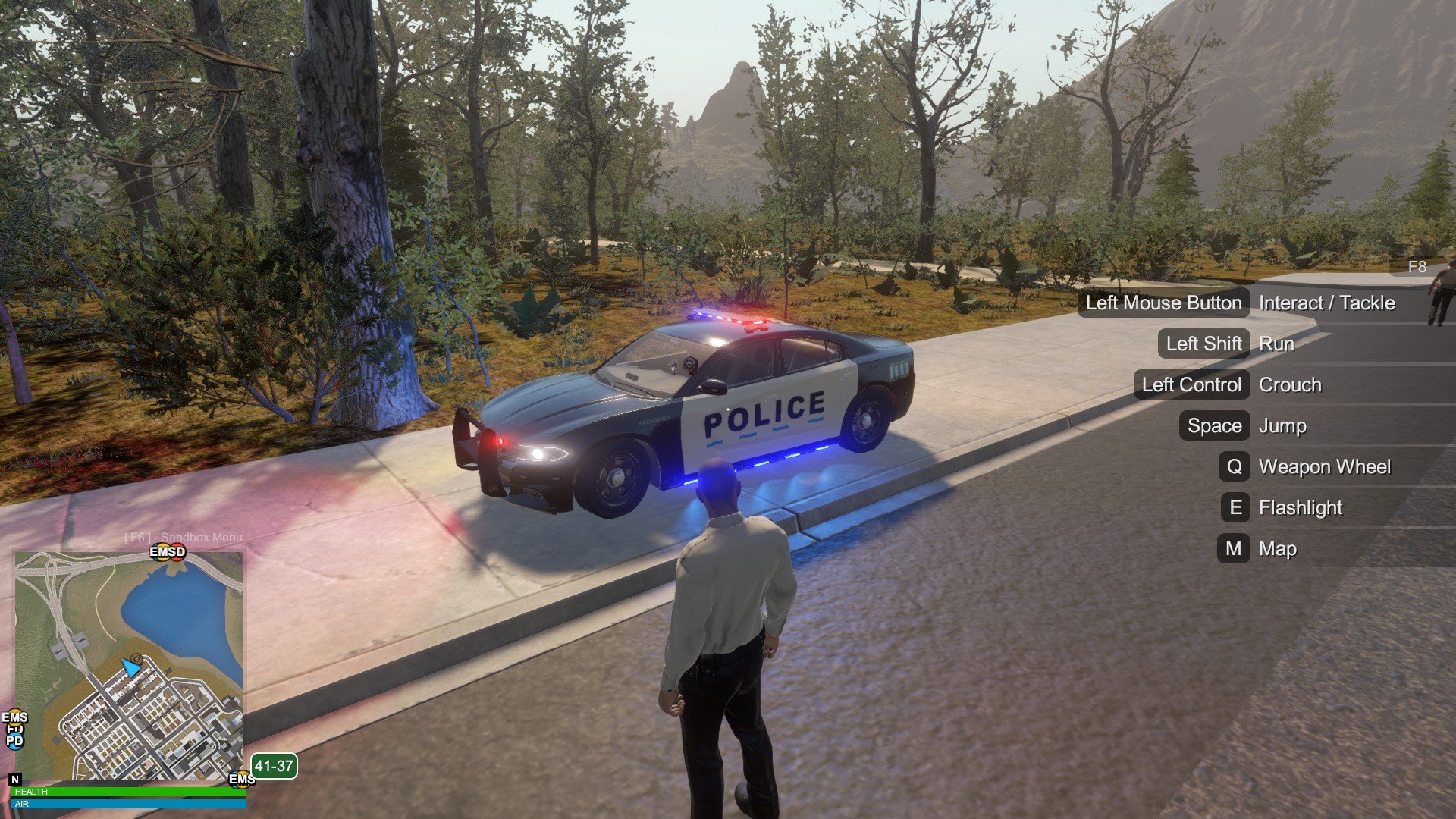Click the minimap showing the town and lake
Viewport: 1456px width, 819px height.
[x=129, y=666]
